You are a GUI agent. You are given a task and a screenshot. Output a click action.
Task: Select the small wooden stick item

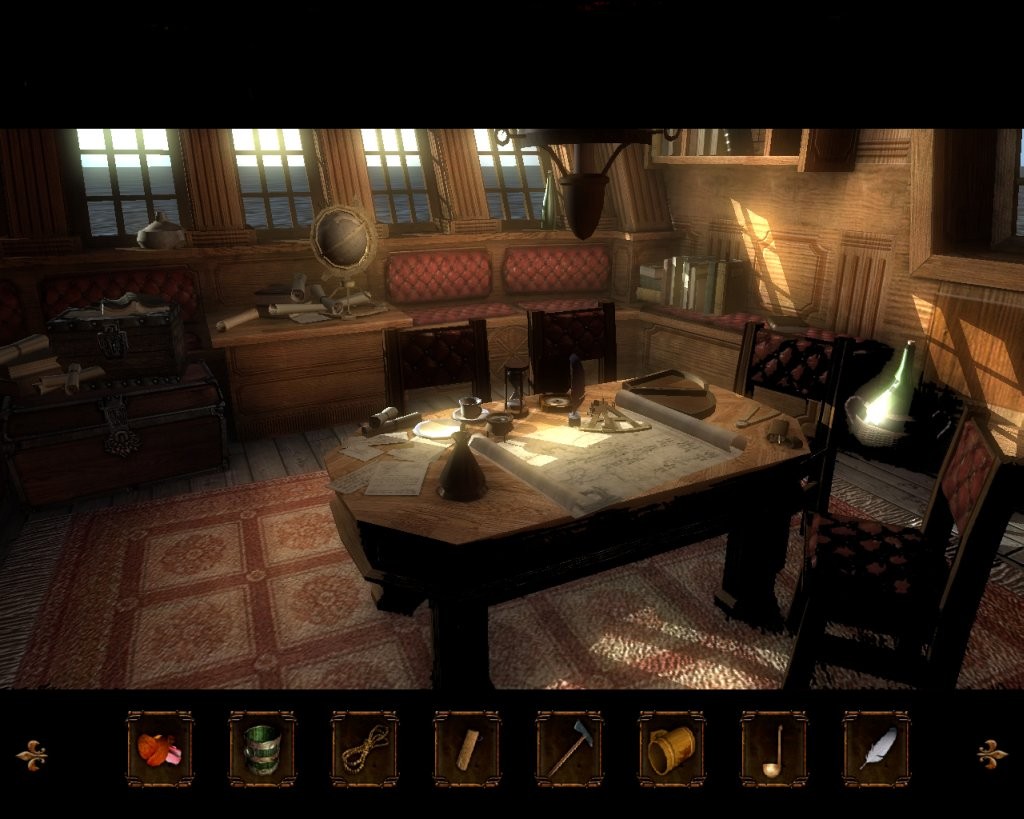pos(467,749)
